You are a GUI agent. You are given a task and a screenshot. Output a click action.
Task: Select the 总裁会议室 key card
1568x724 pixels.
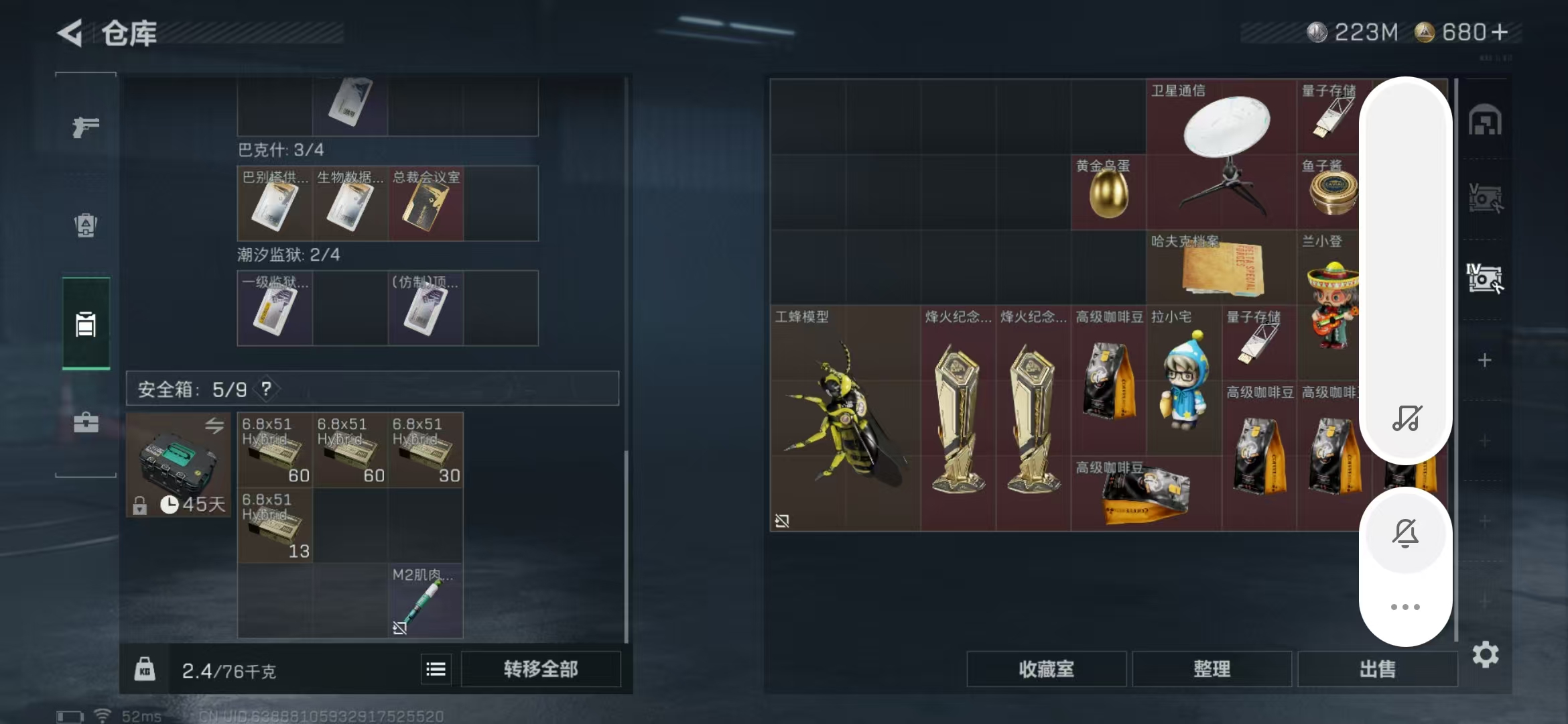coord(426,204)
